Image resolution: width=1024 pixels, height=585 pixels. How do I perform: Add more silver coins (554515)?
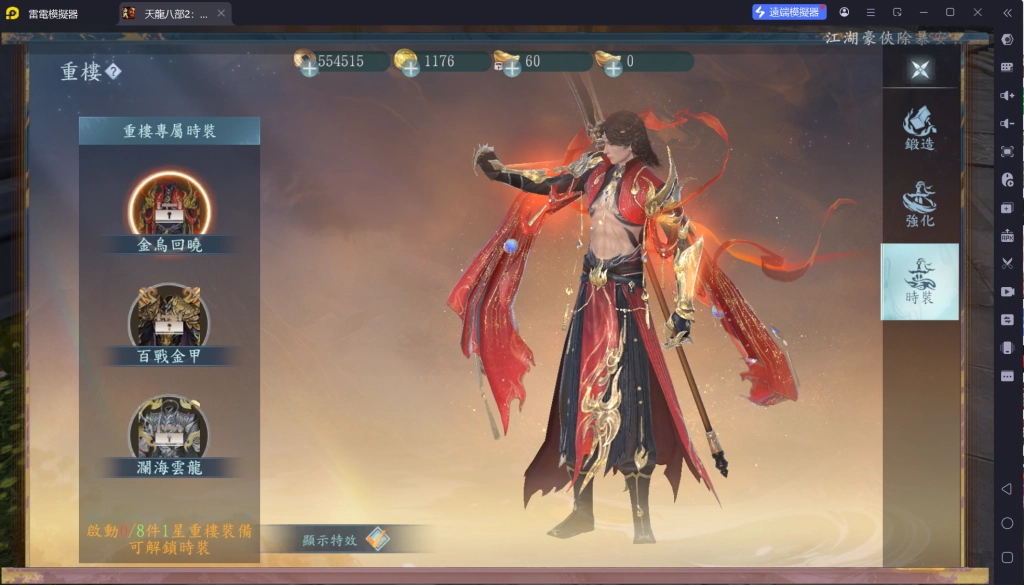click(309, 67)
